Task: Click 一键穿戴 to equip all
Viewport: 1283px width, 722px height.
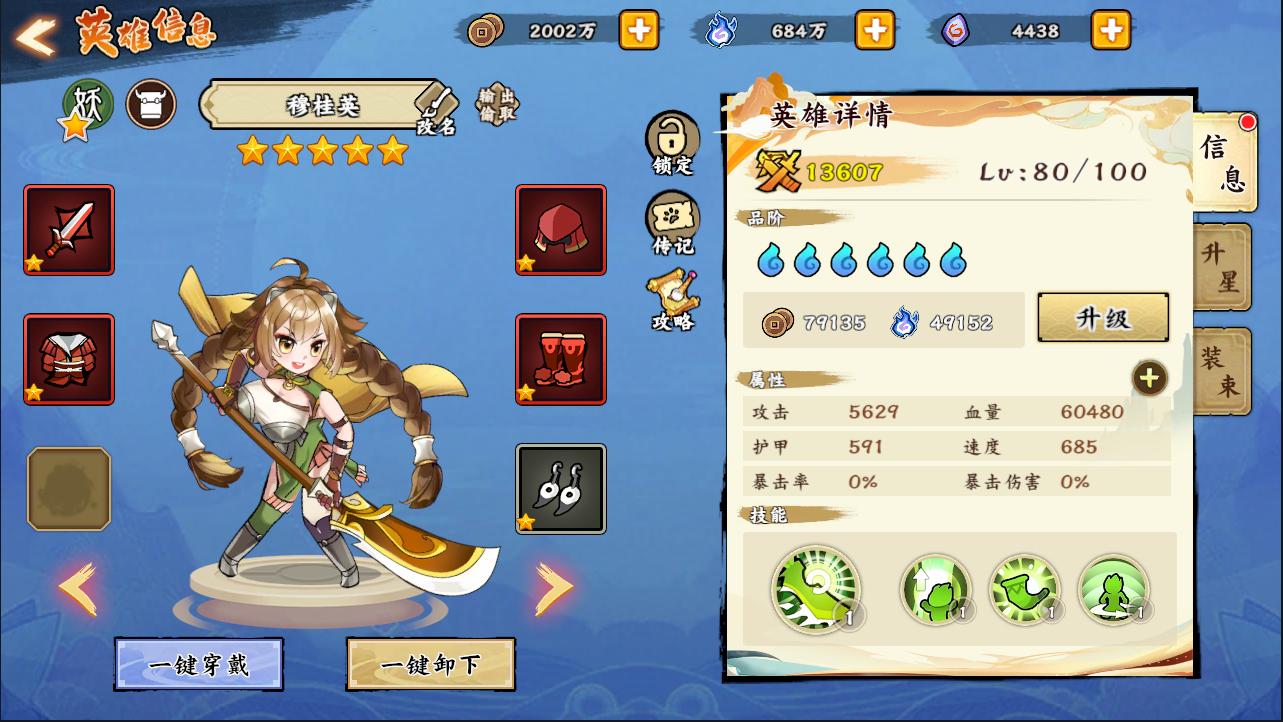Action: (x=198, y=665)
